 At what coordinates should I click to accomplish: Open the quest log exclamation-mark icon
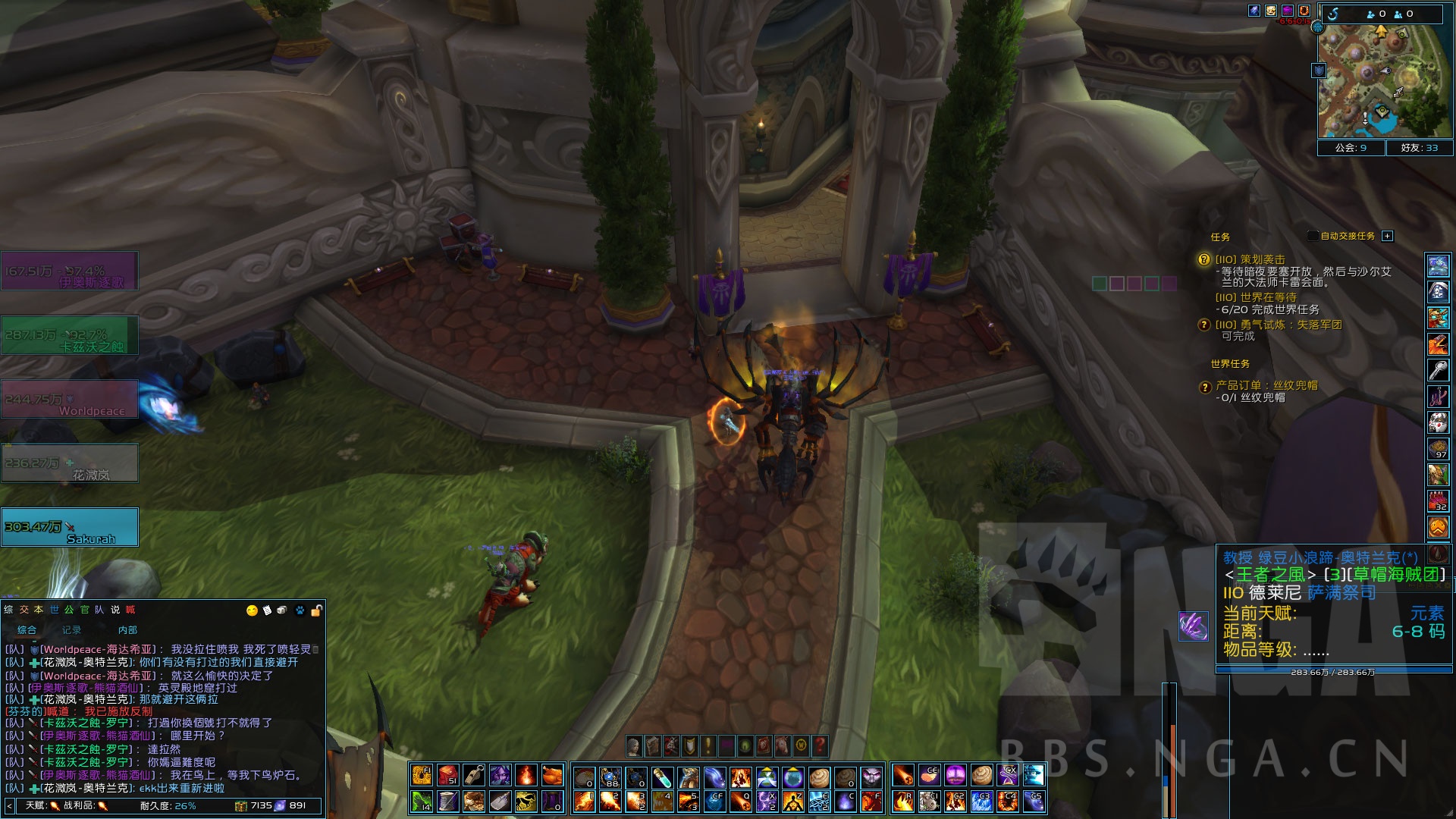708,747
